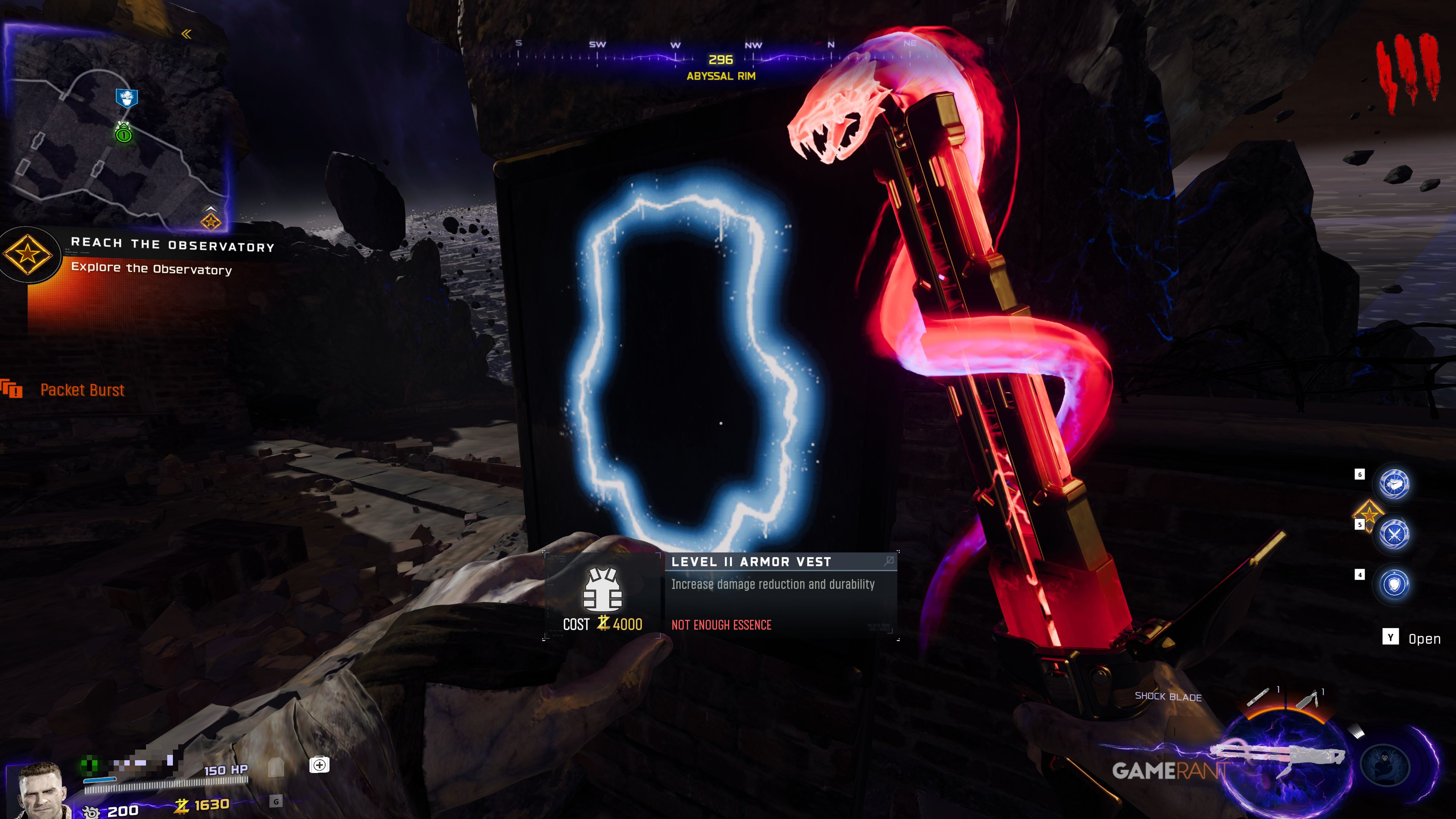Image resolution: width=1456 pixels, height=819 pixels.
Task: Activate the ammo crate scorestreak icon
Action: (x=1394, y=484)
